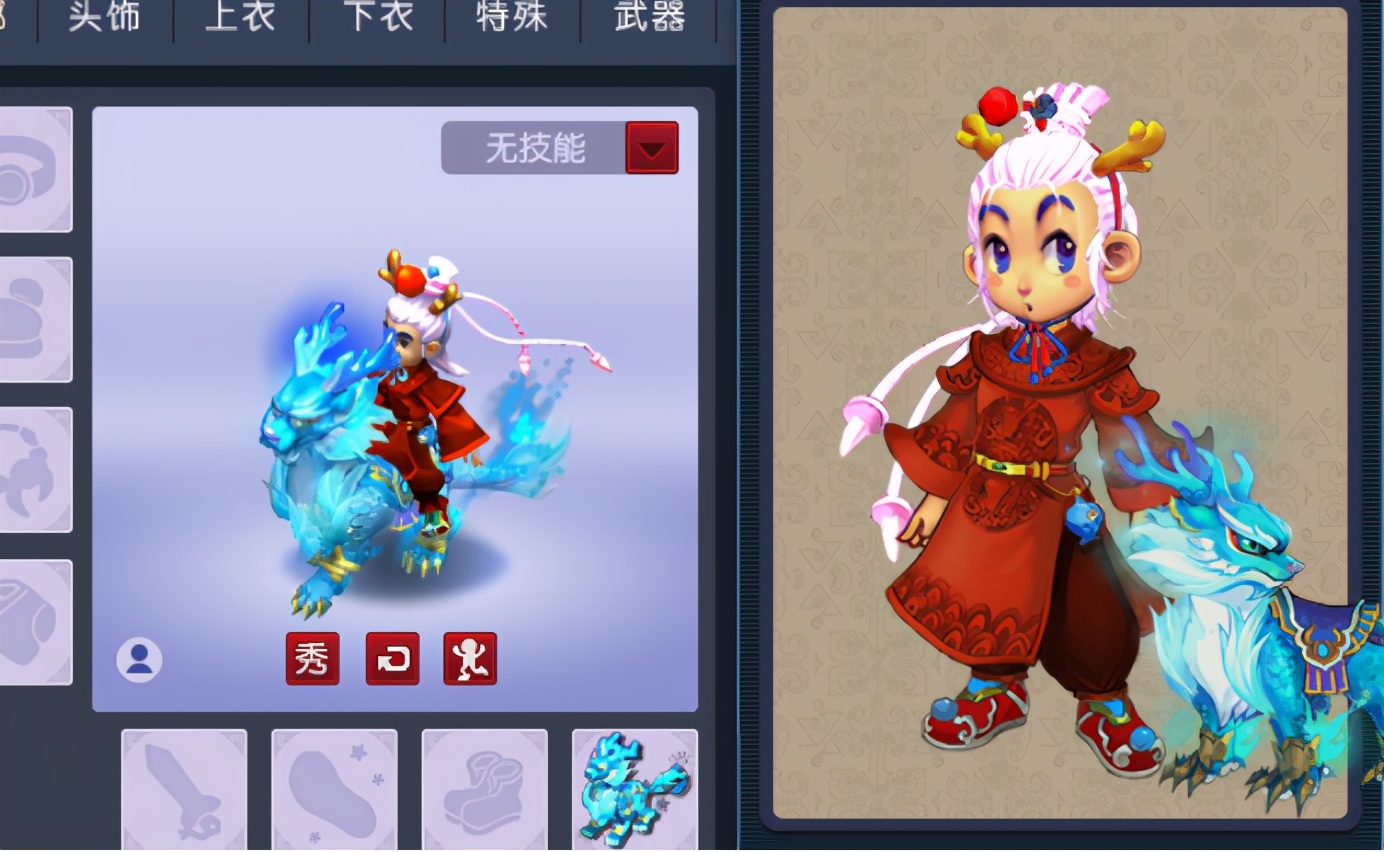Select the blue qilin mount thumbnail

point(634,788)
